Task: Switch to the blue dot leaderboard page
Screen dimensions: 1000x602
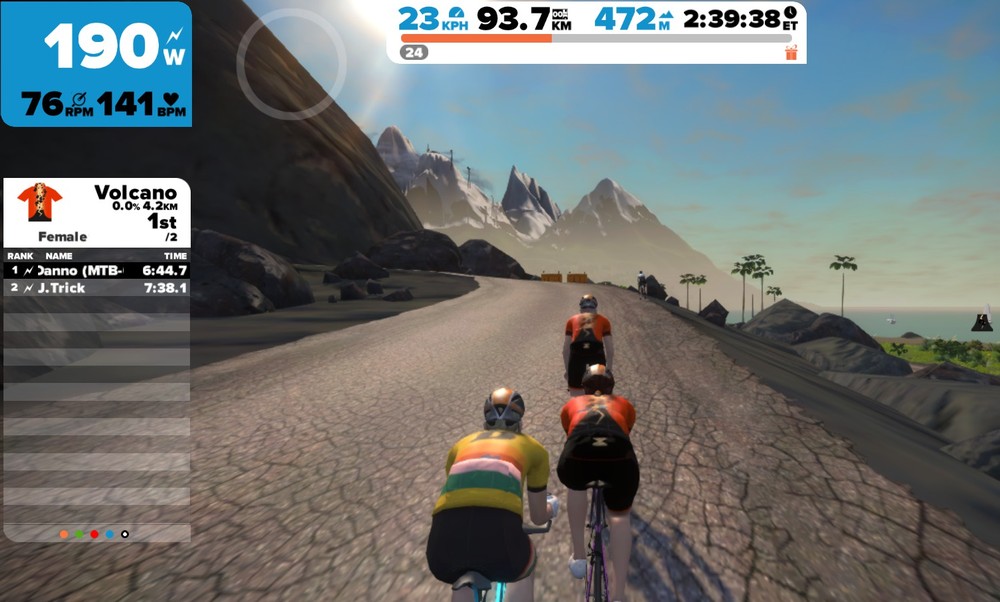Action: pos(109,534)
